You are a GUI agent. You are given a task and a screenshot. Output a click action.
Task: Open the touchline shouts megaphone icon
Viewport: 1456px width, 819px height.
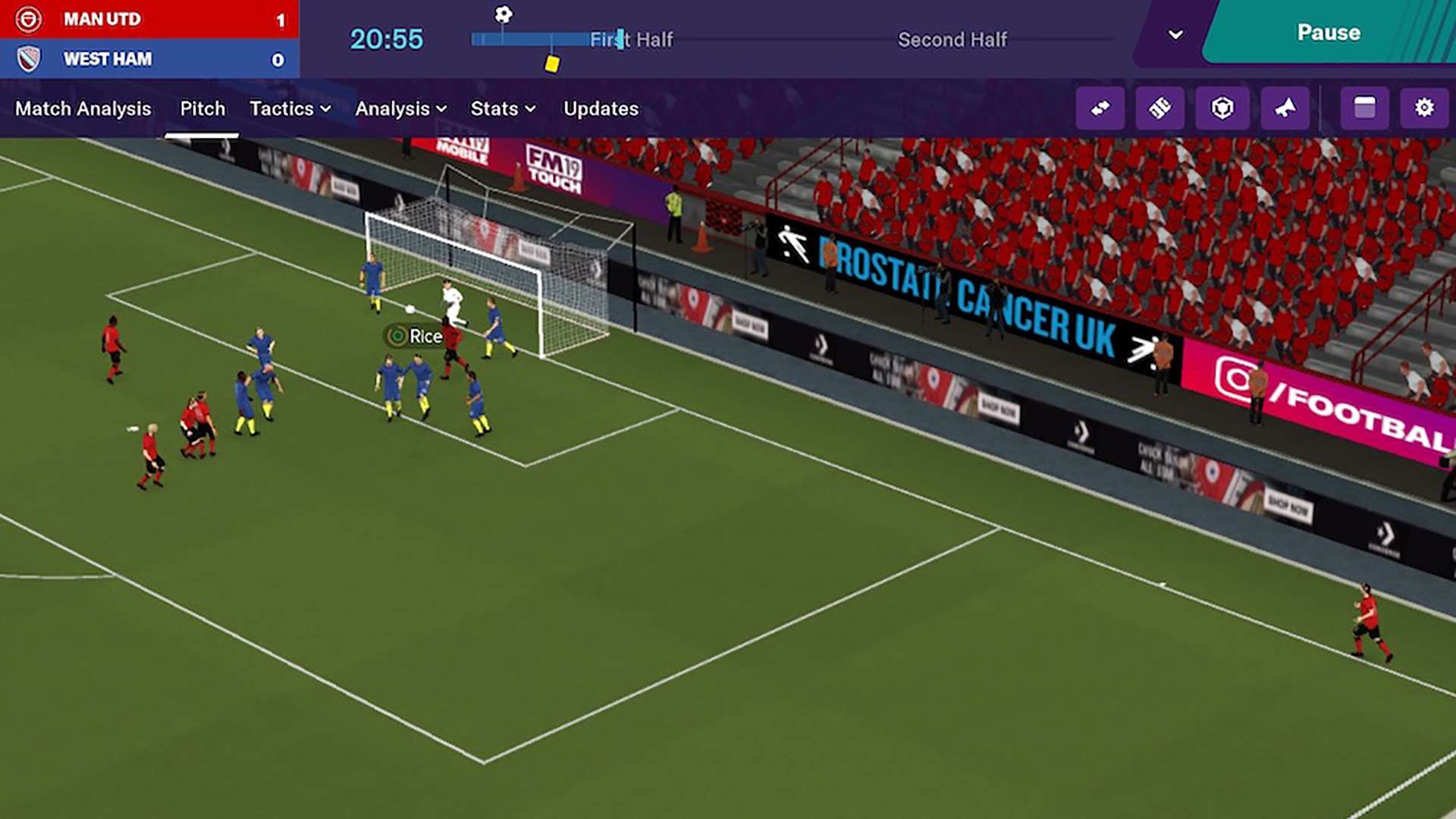click(1285, 108)
